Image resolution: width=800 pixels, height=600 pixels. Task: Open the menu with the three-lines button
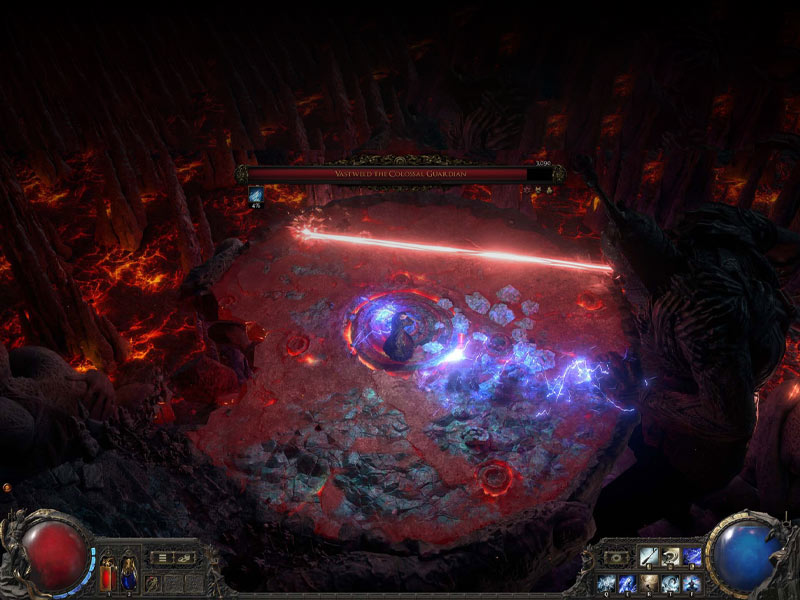(160, 557)
